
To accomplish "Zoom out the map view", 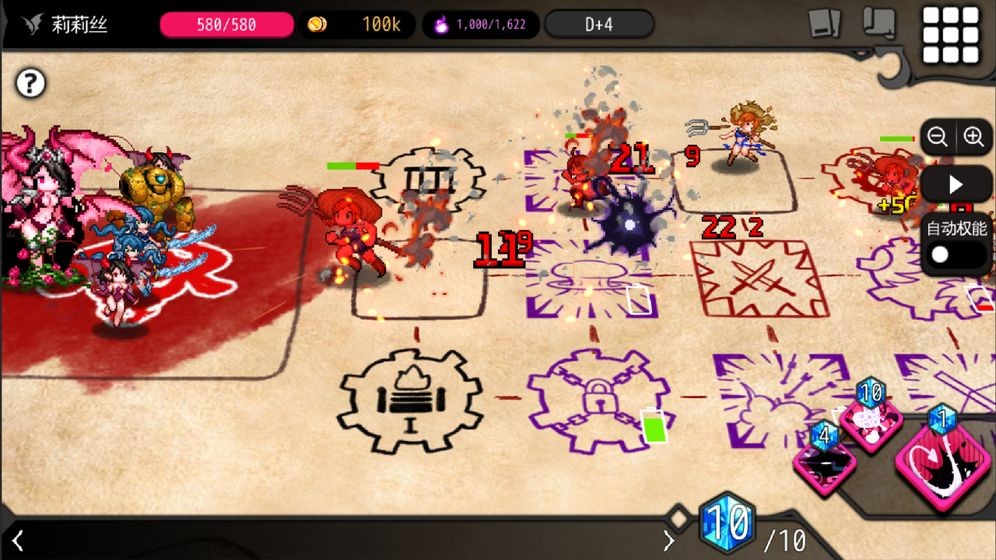I will tap(937, 137).
